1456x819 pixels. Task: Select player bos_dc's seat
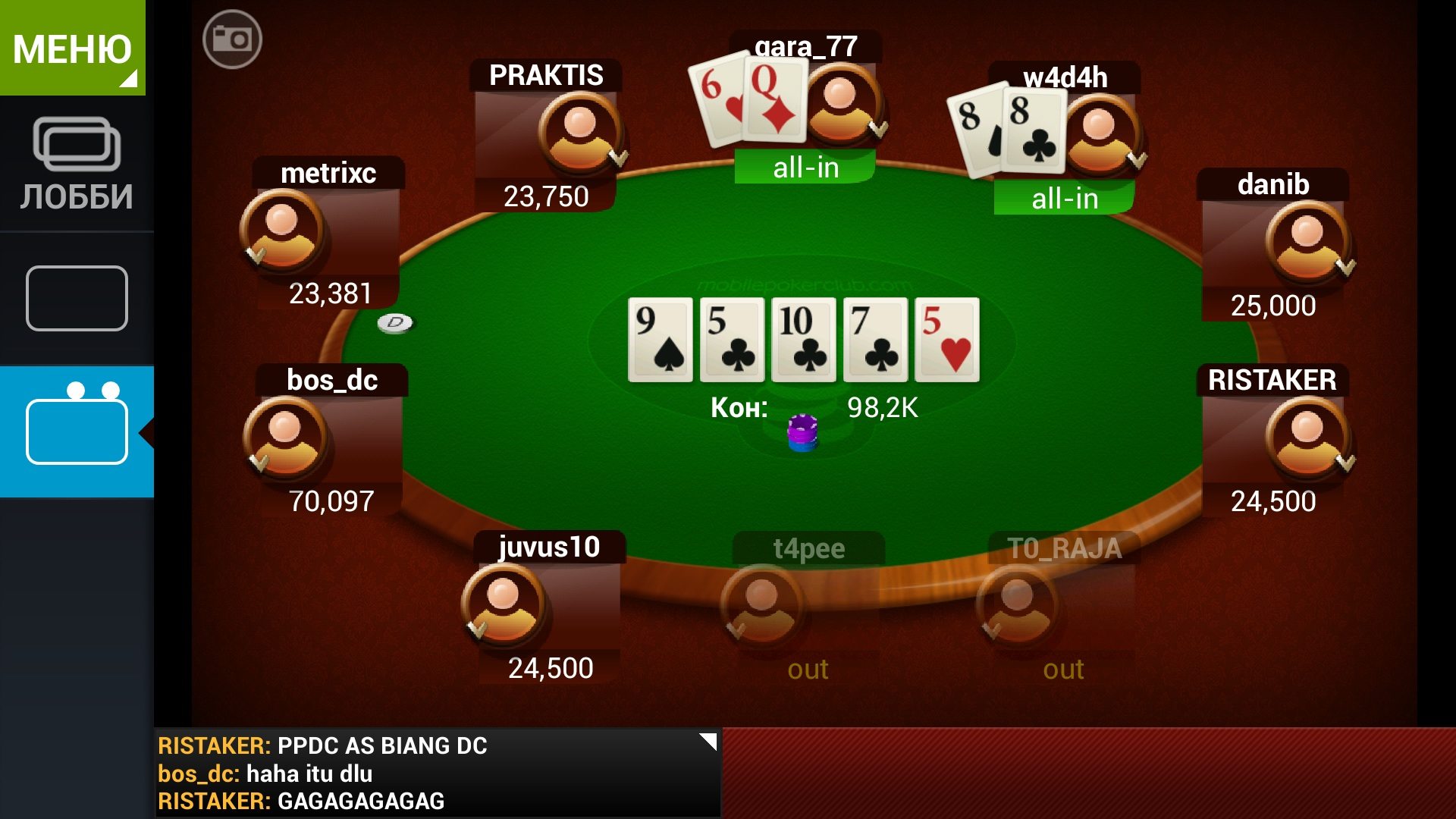click(284, 438)
